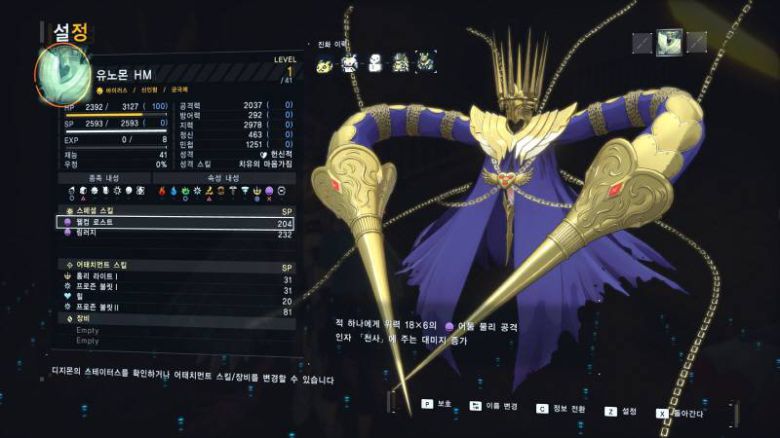Click the round Digimon portrait beside the name
780x438 pixels.
coord(63,77)
